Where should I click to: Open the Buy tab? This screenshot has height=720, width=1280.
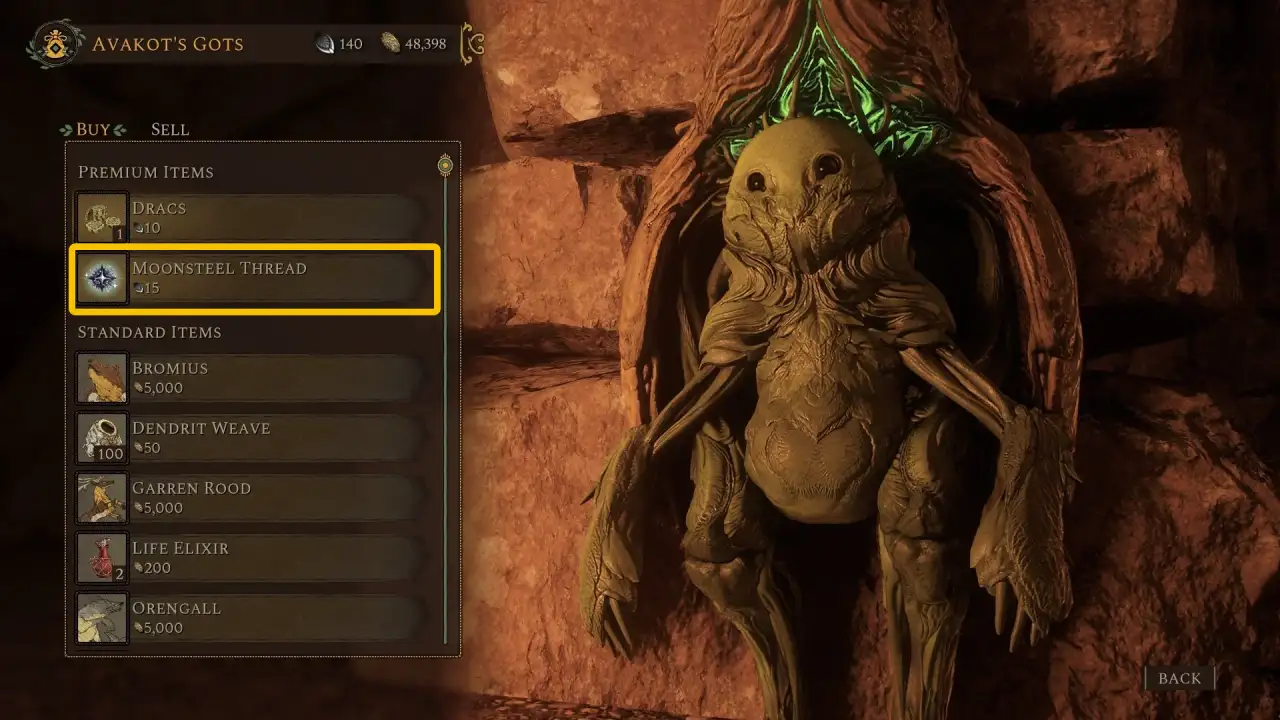[93, 129]
